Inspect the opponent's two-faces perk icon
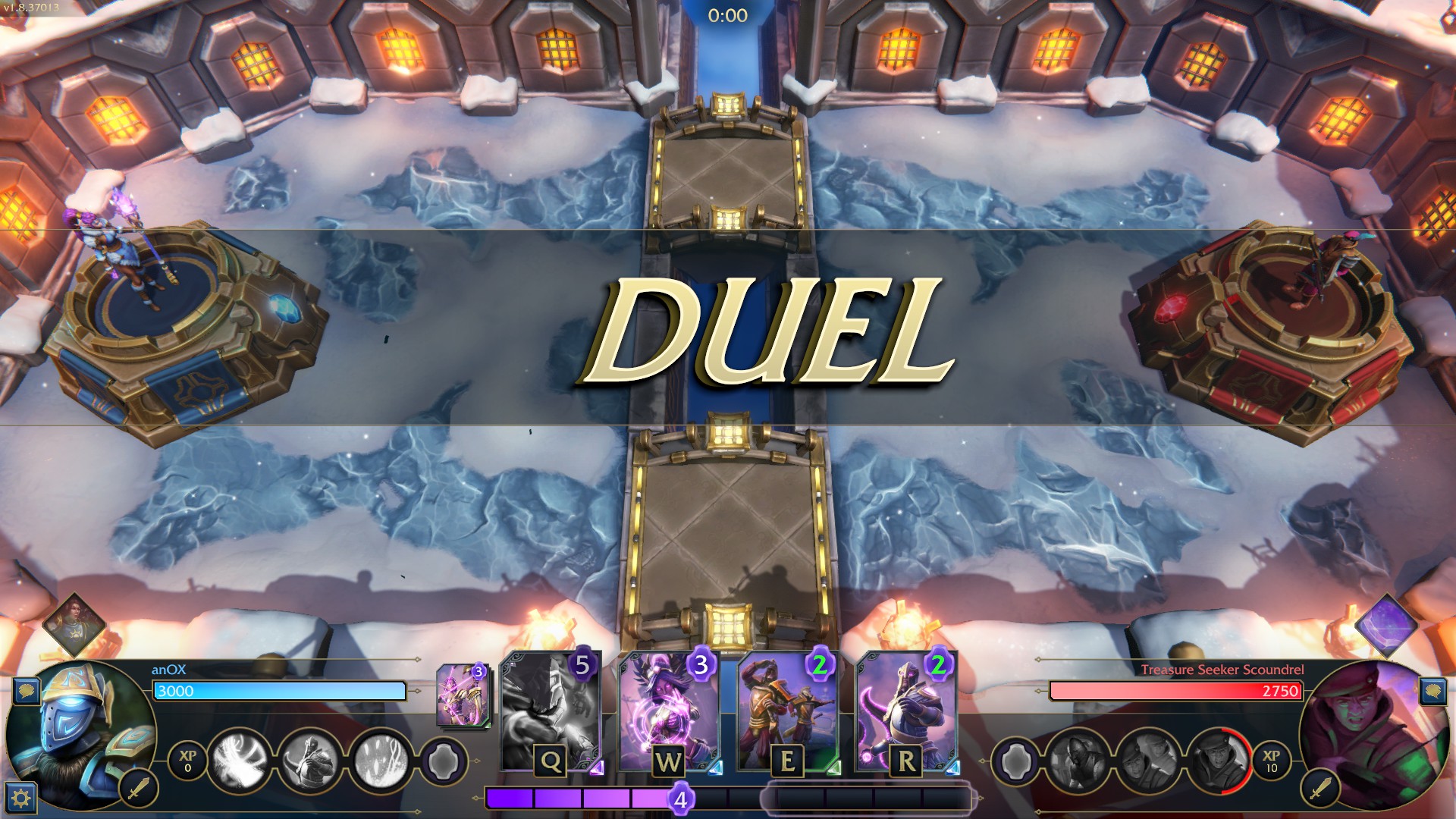Screen dimensions: 1456x819 coord(1148,759)
